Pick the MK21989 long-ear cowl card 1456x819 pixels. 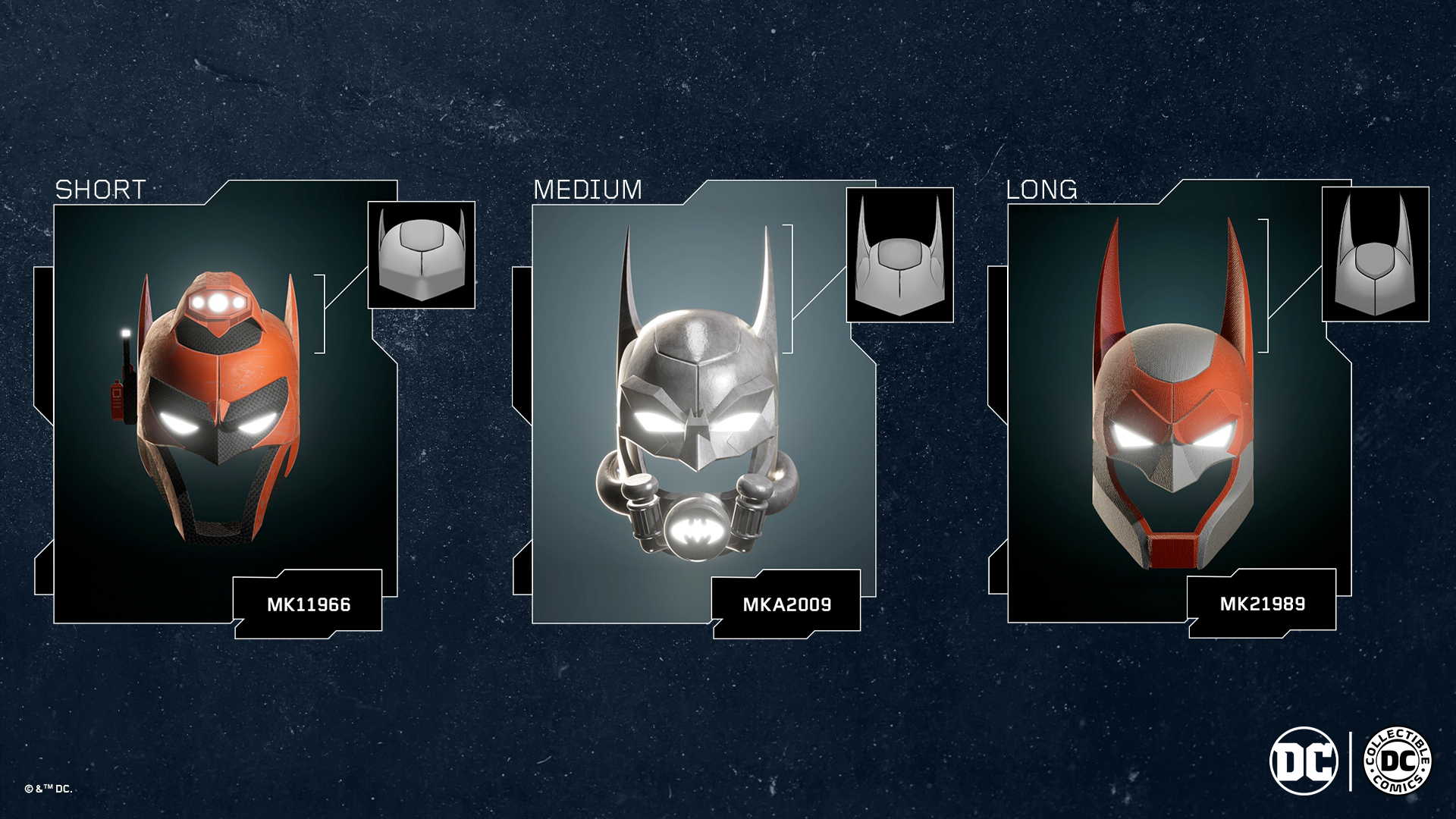[1172, 409]
